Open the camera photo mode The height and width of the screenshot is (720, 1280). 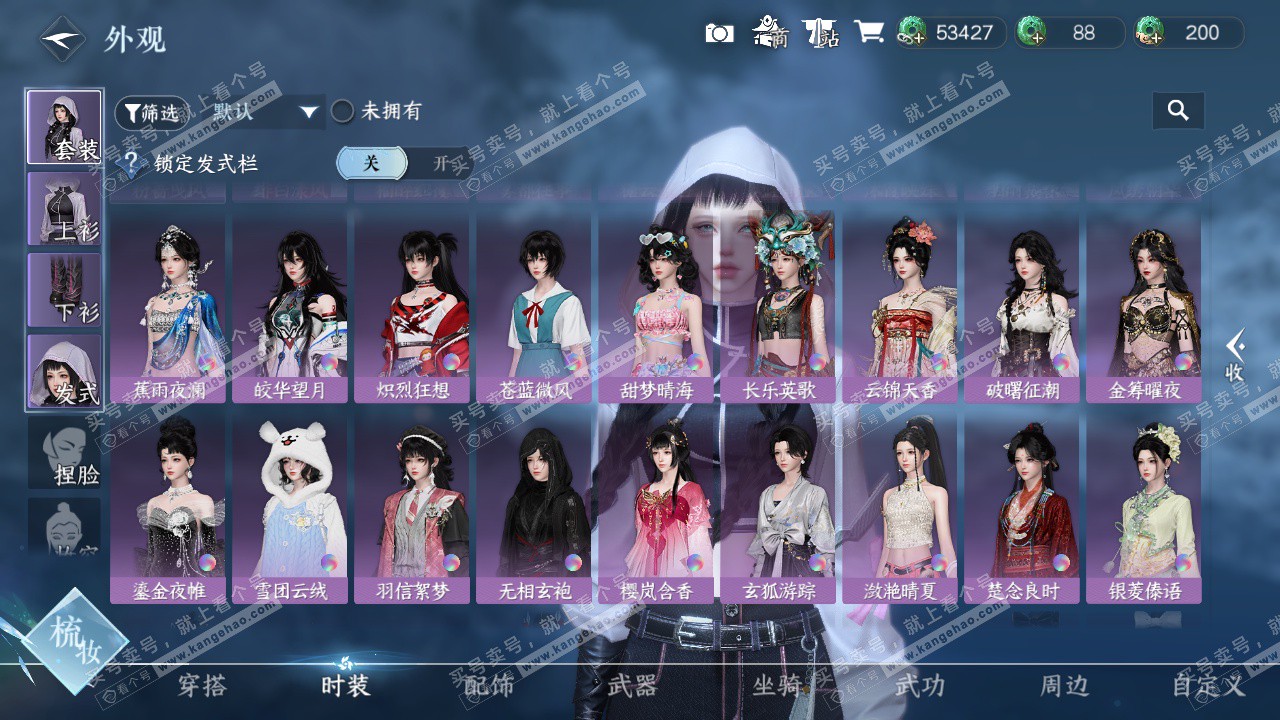(x=719, y=33)
